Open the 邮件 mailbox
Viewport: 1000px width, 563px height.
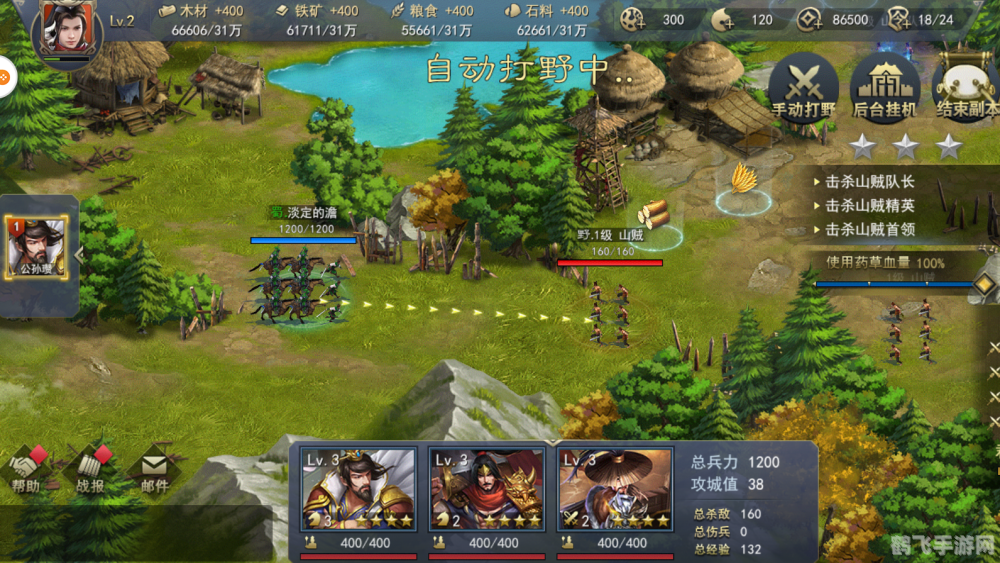tap(153, 471)
